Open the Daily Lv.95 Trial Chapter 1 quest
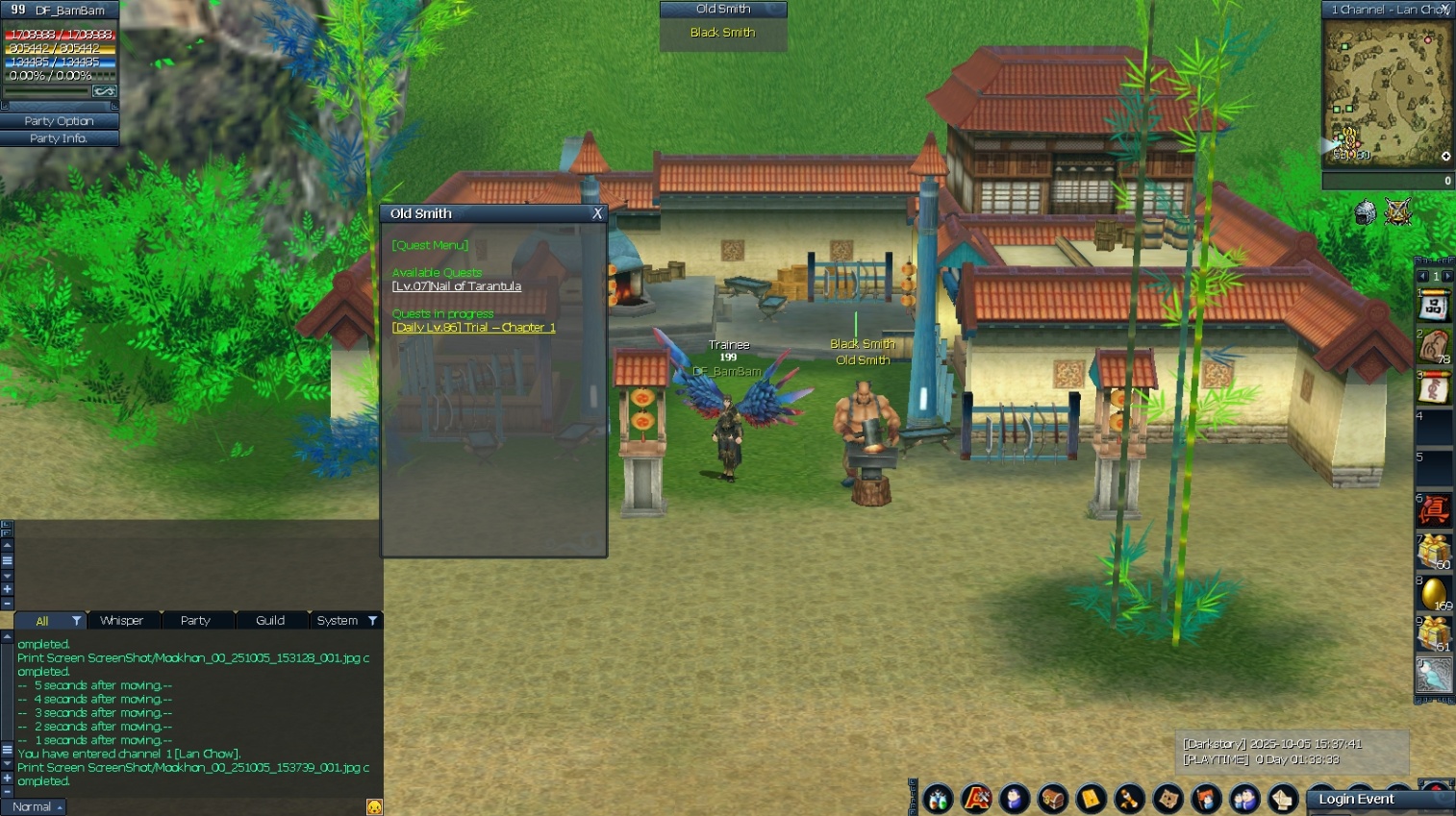Viewport: 1456px width, 816px height. 473,328
